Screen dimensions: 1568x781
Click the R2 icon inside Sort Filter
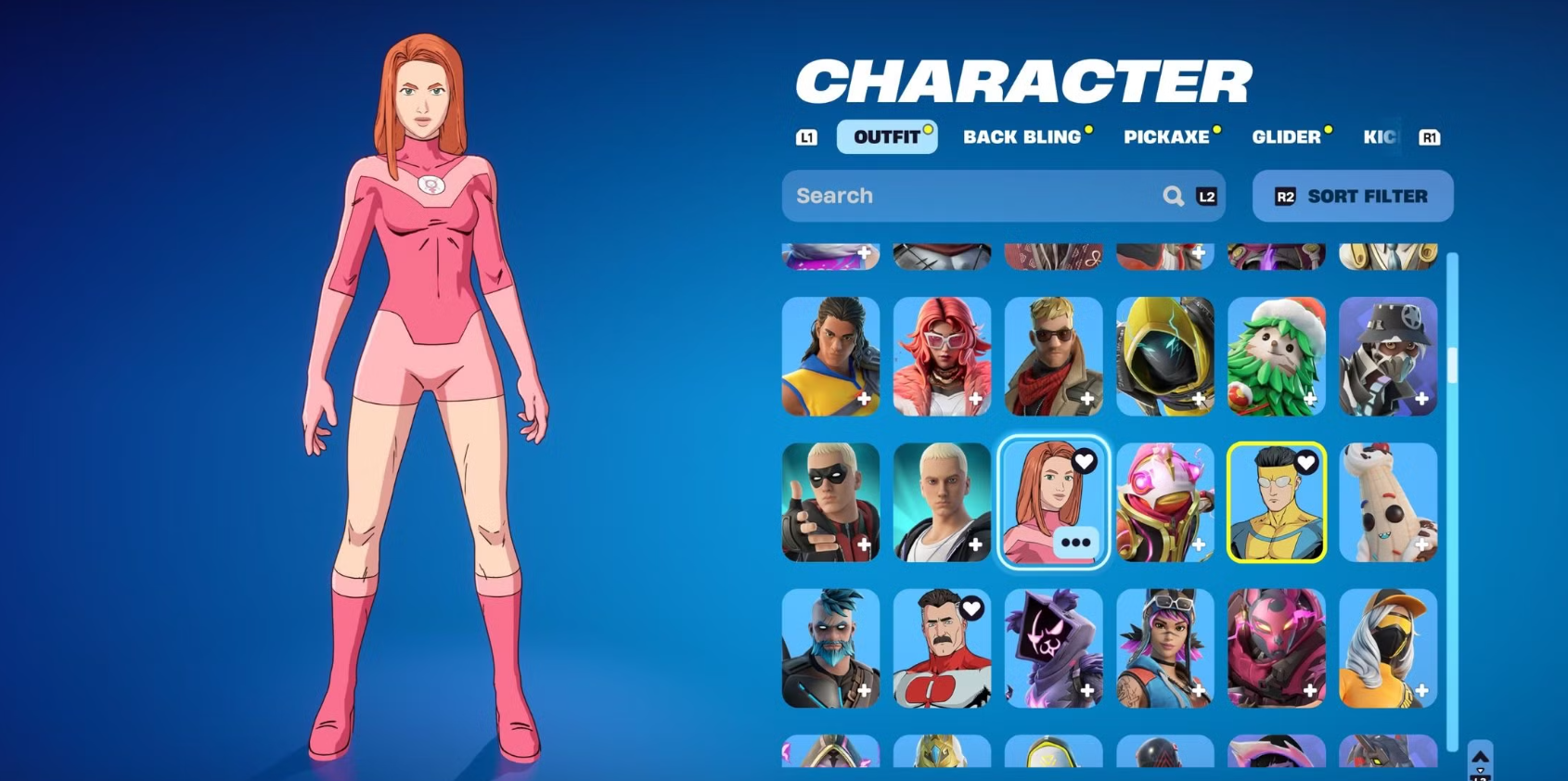pyautogui.click(x=1286, y=196)
